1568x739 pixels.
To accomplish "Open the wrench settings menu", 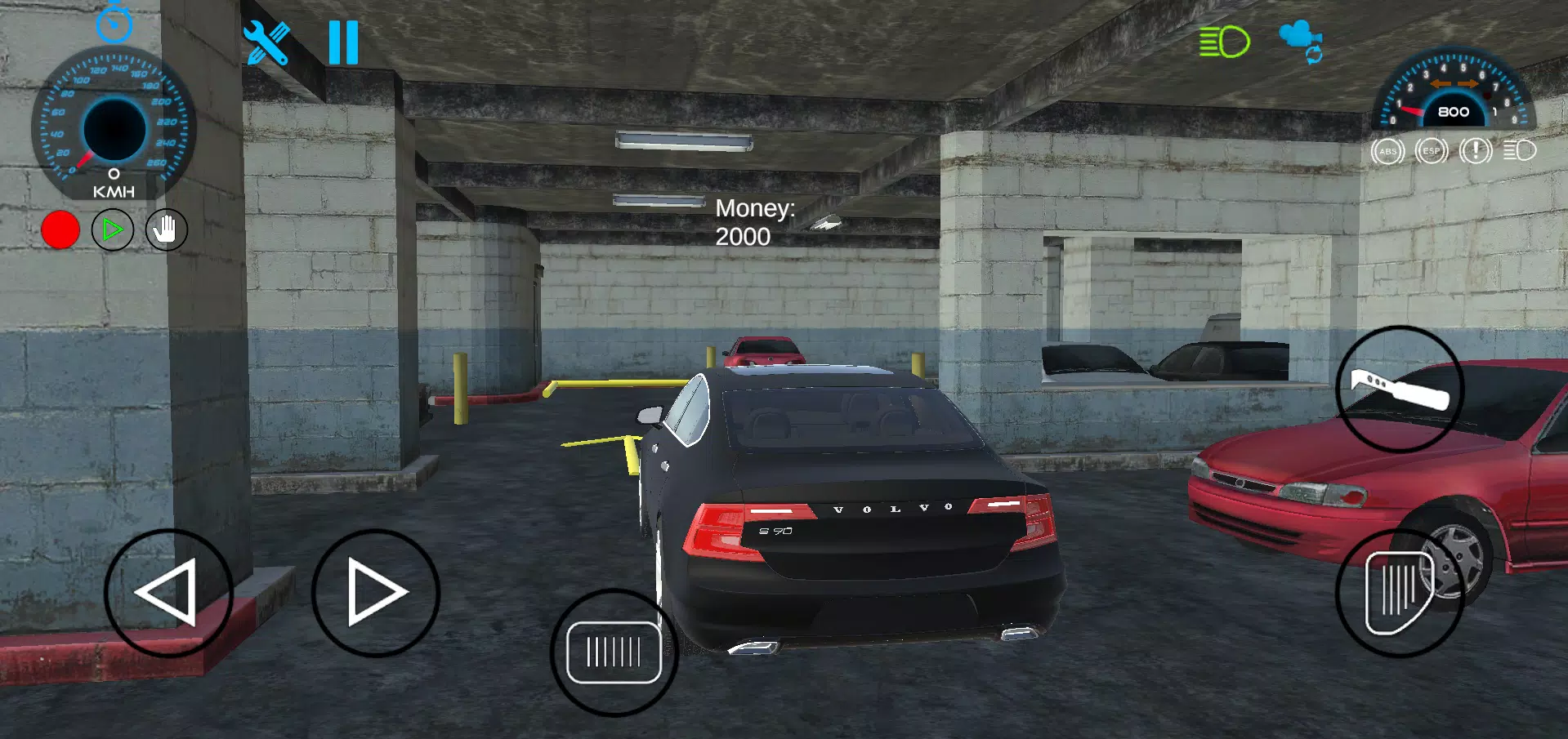I will pos(267,41).
